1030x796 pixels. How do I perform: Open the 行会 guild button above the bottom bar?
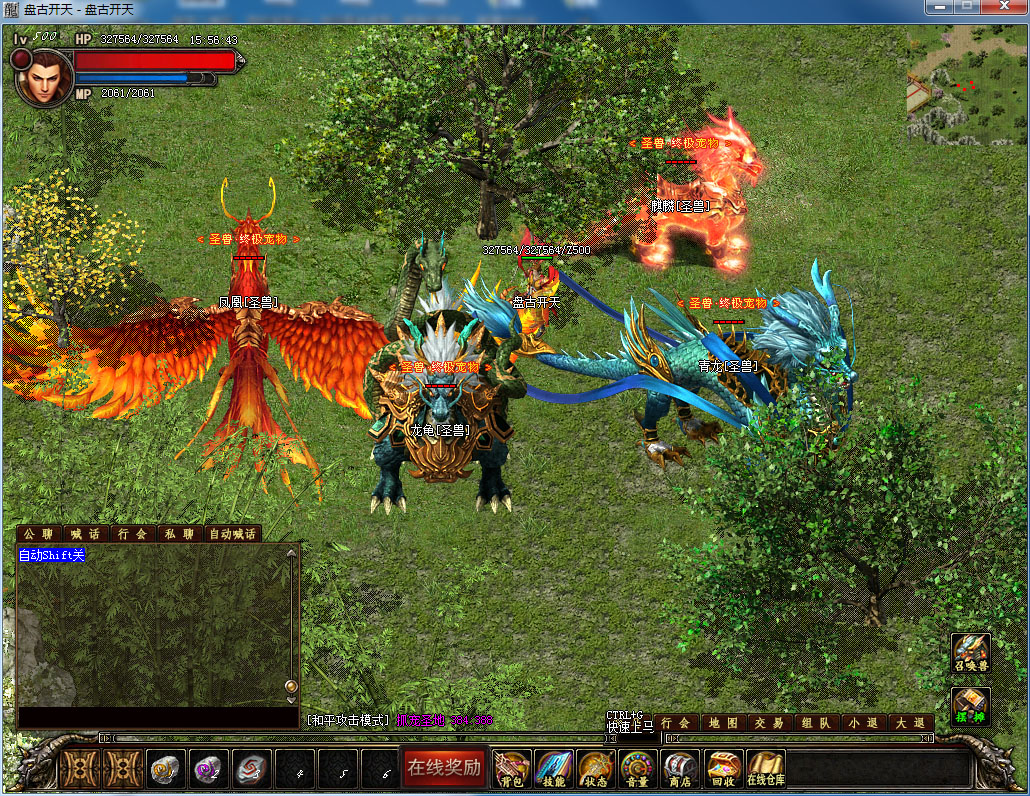tap(677, 723)
